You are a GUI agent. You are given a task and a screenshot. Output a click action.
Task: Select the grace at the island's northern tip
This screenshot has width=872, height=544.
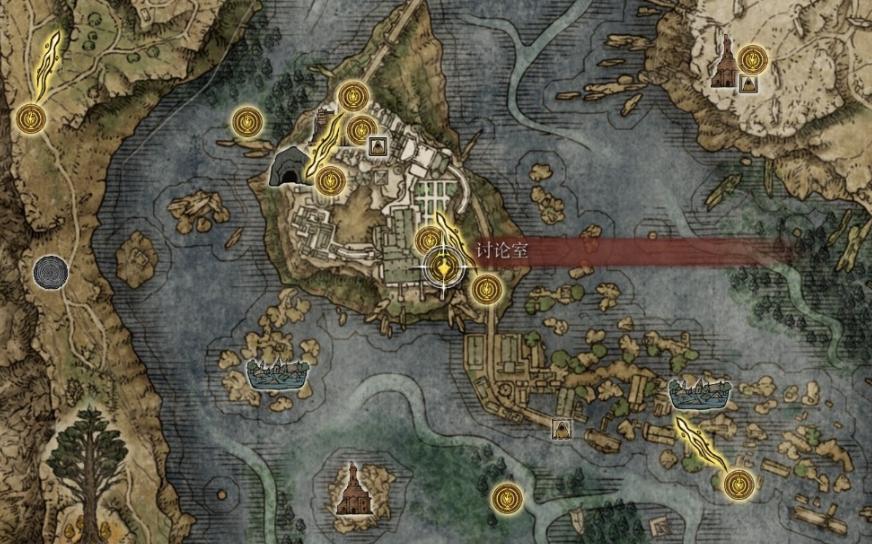coord(351,96)
